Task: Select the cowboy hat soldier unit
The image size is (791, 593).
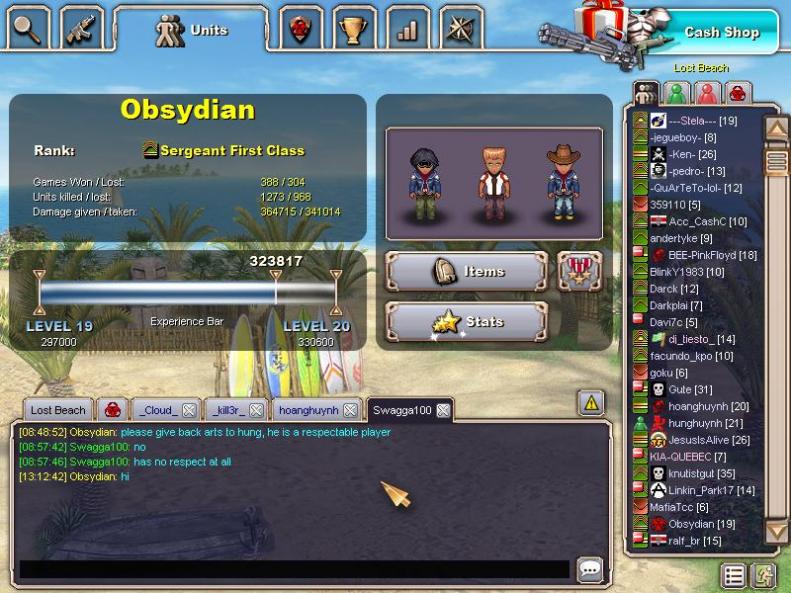Action: (563, 183)
